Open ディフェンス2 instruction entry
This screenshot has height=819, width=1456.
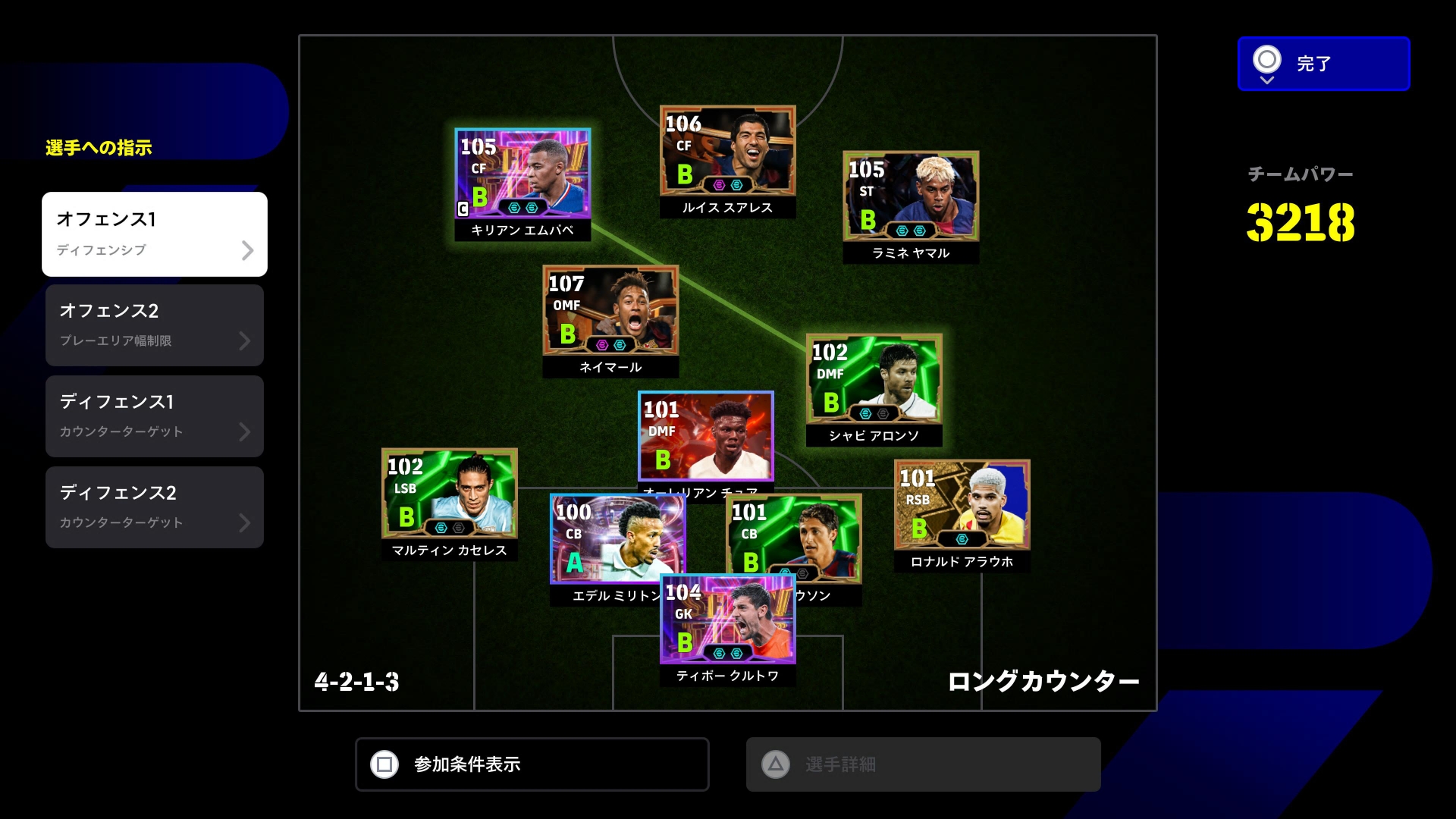155,507
